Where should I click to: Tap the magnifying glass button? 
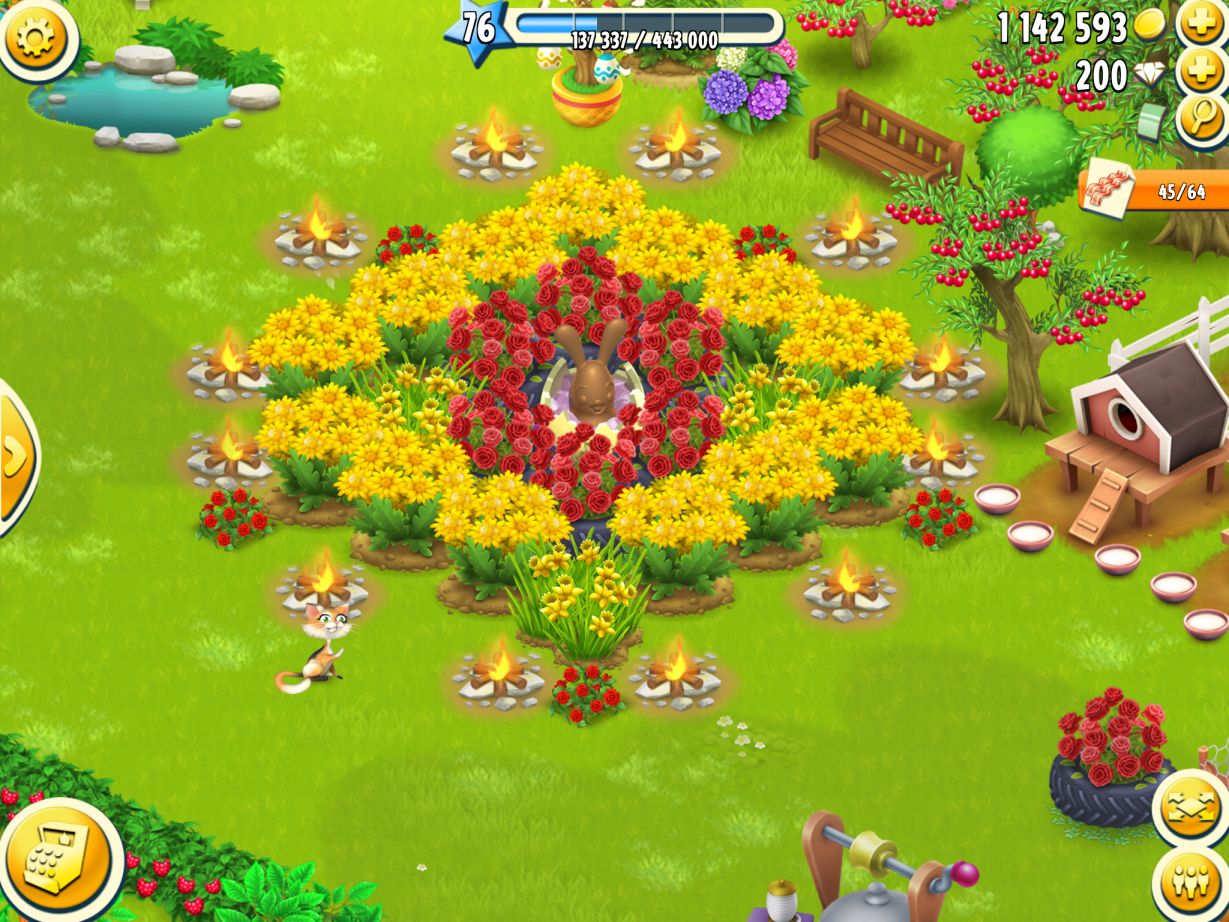1200,119
